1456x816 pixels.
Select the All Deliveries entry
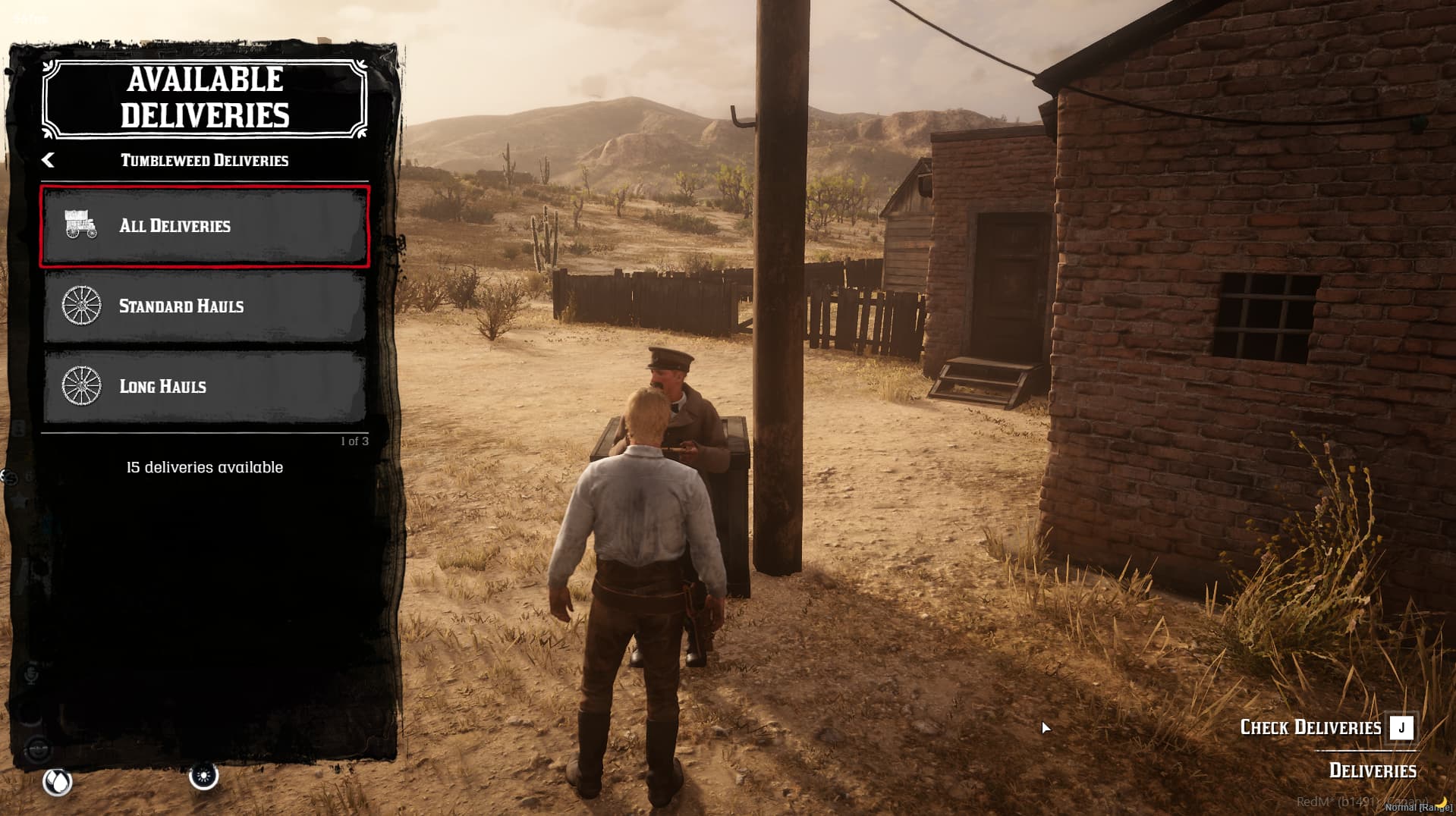click(205, 226)
